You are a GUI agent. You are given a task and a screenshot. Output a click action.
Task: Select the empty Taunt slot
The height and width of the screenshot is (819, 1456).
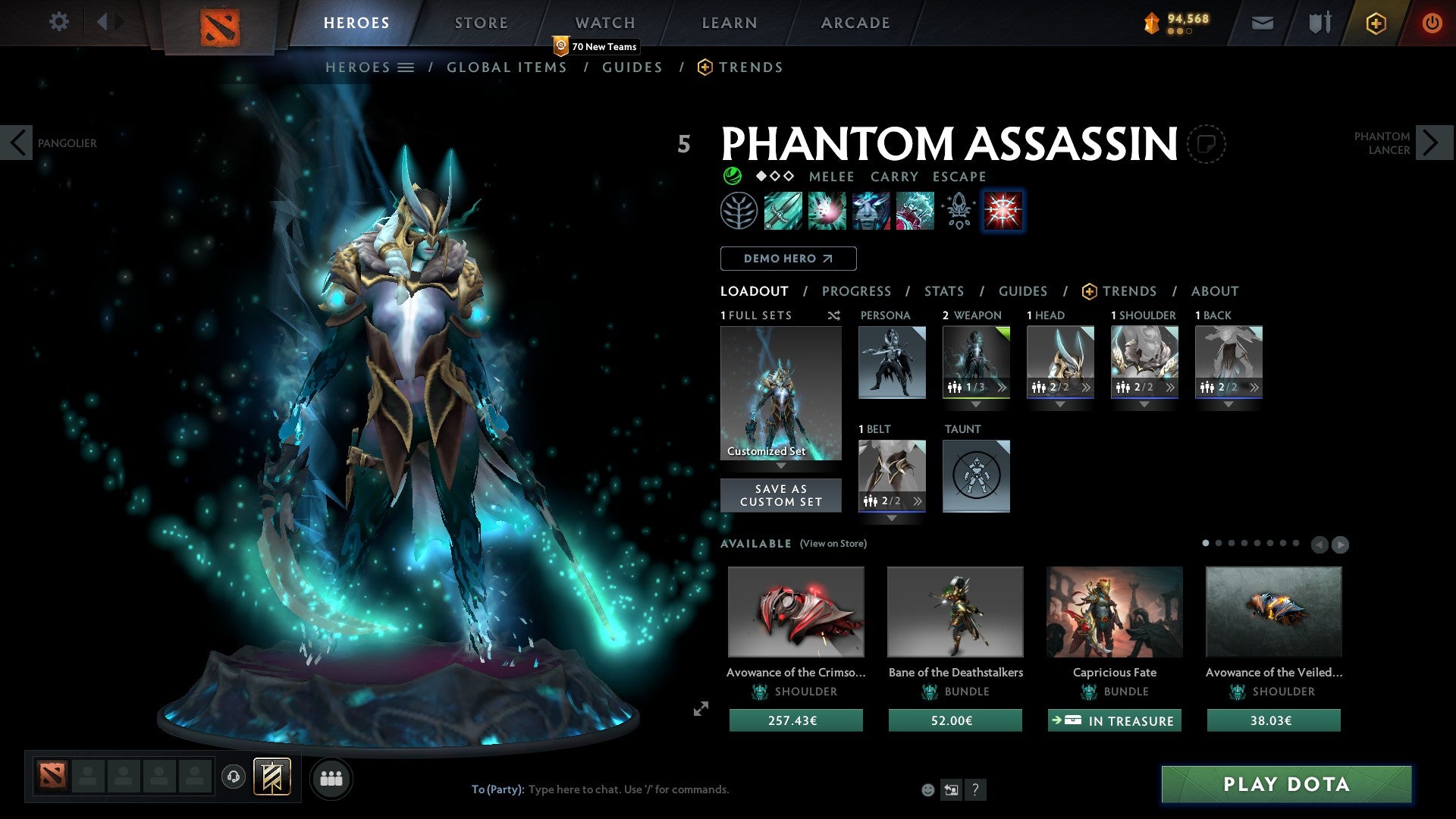coord(976,476)
